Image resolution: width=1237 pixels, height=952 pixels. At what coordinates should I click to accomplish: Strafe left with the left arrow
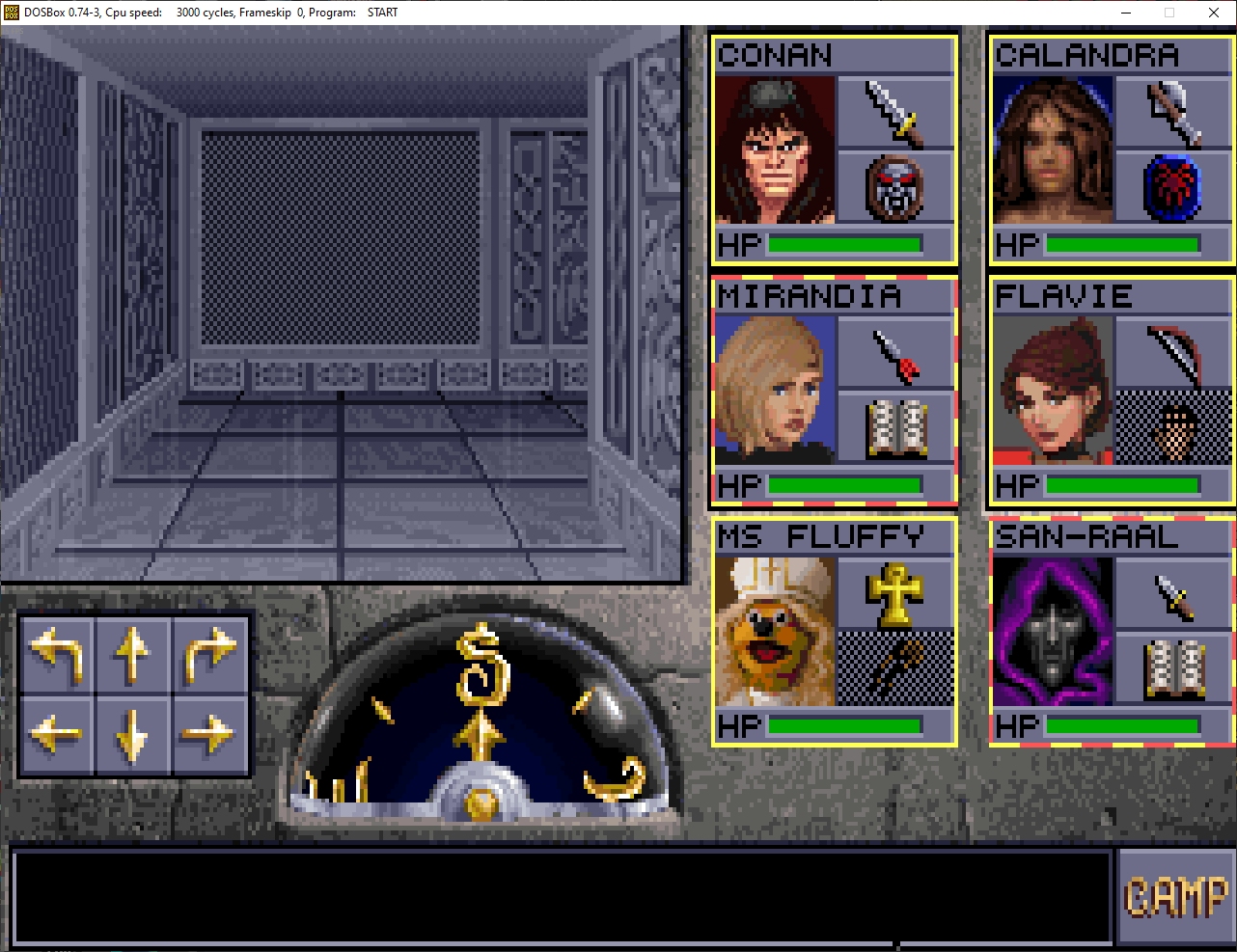coord(57,735)
